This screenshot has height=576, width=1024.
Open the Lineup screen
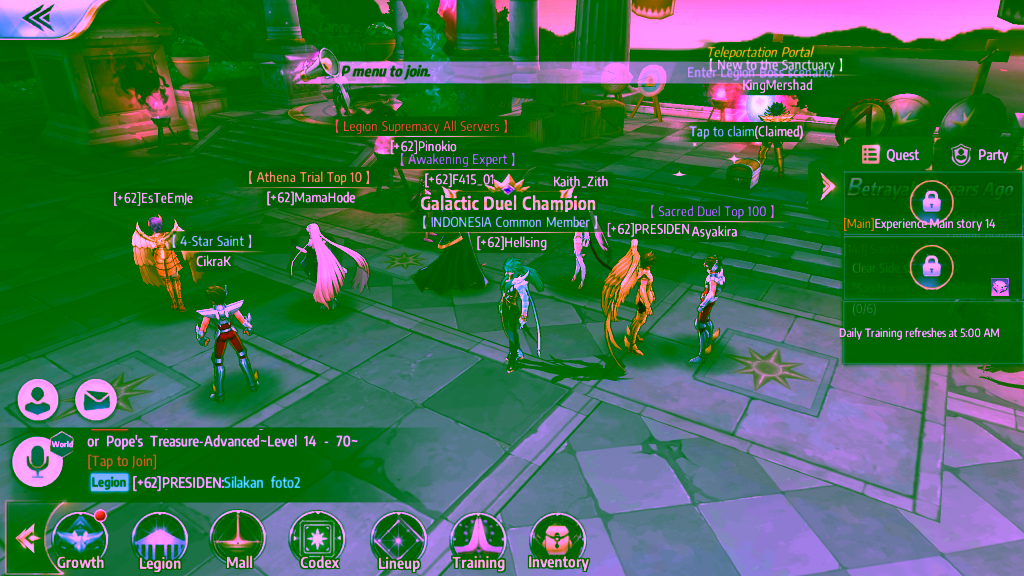pyautogui.click(x=398, y=541)
